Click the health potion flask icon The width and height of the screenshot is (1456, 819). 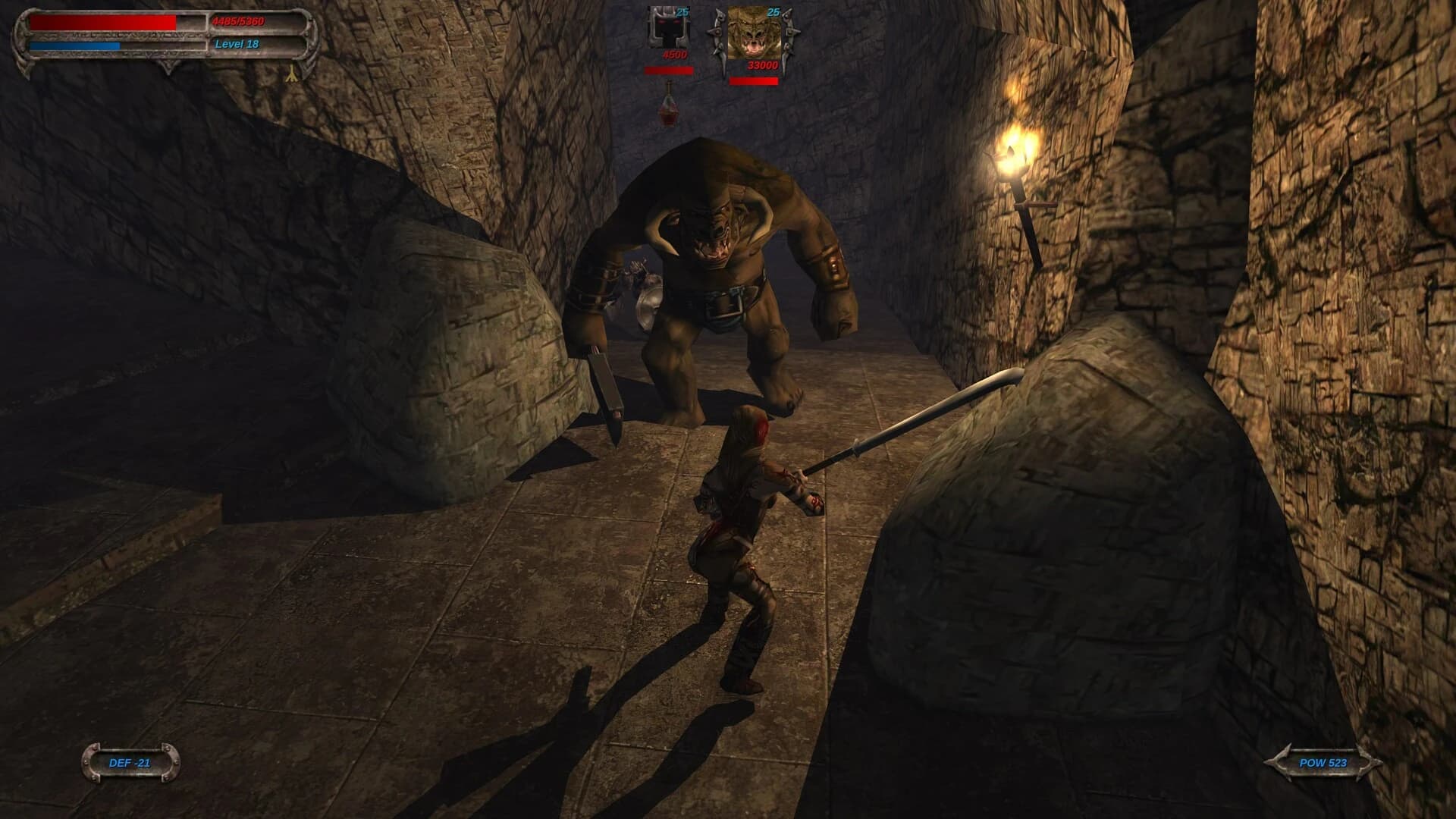coord(669,106)
